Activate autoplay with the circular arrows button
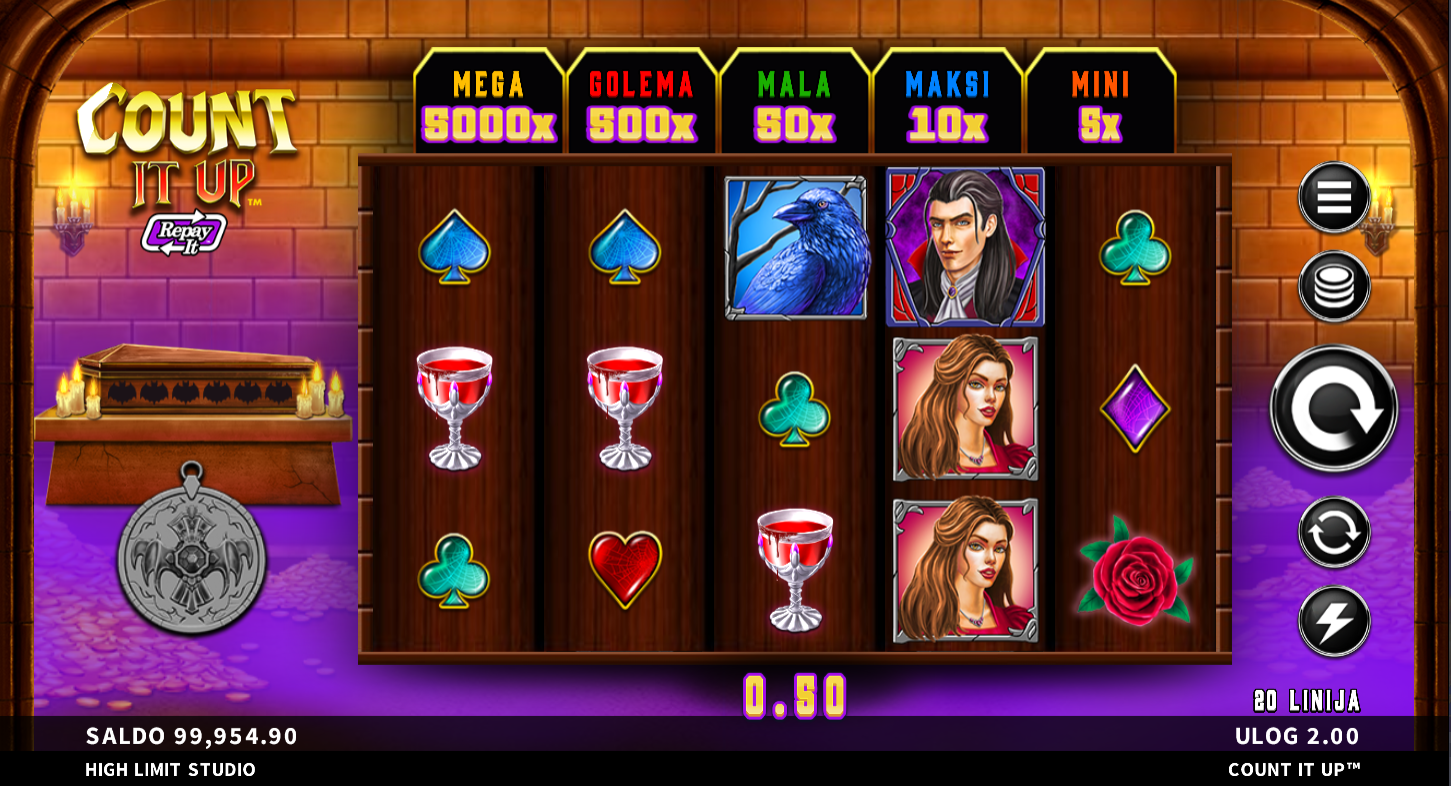 point(1334,532)
